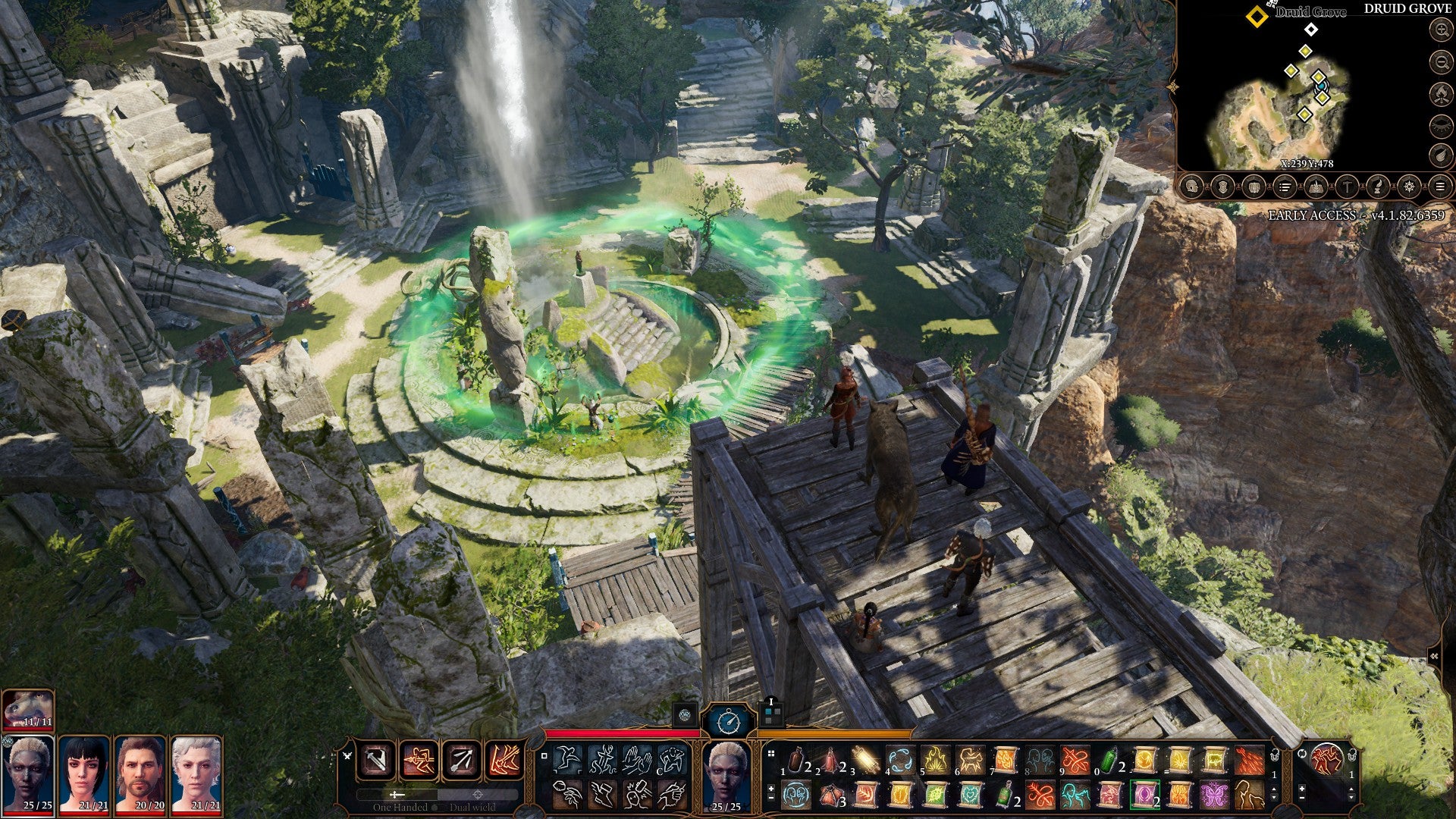This screenshot has width=1456, height=819.
Task: Use the melee weapon attack icon
Action: (377, 760)
